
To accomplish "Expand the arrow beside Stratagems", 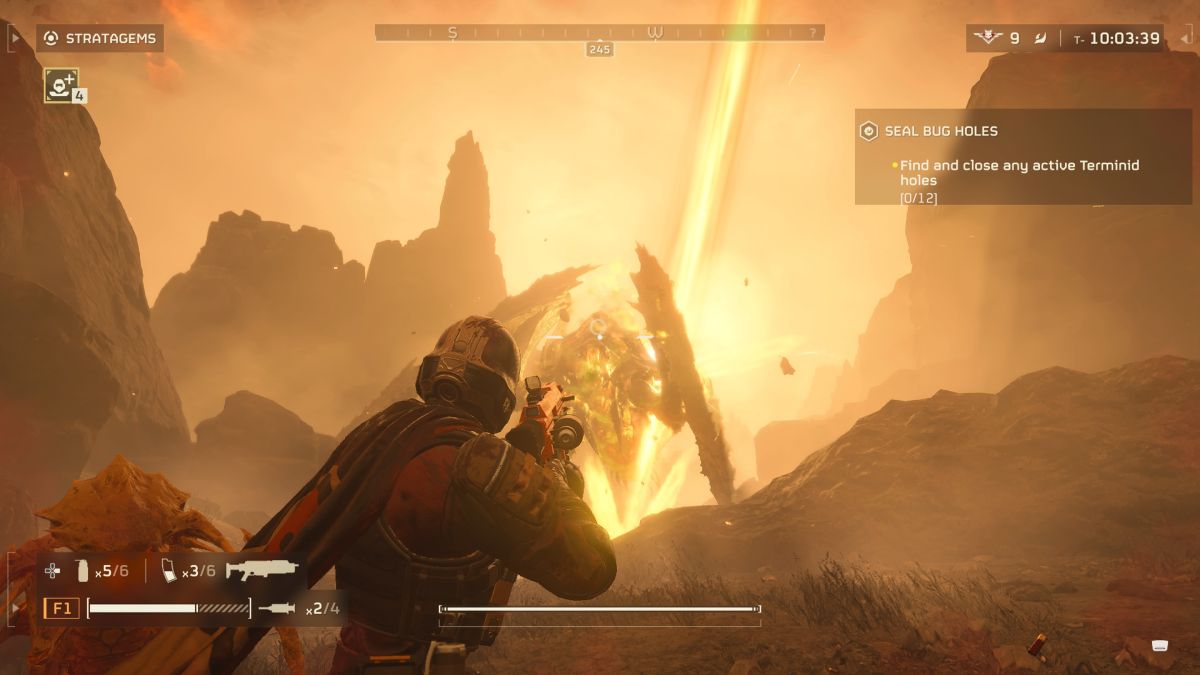I will (x=15, y=39).
